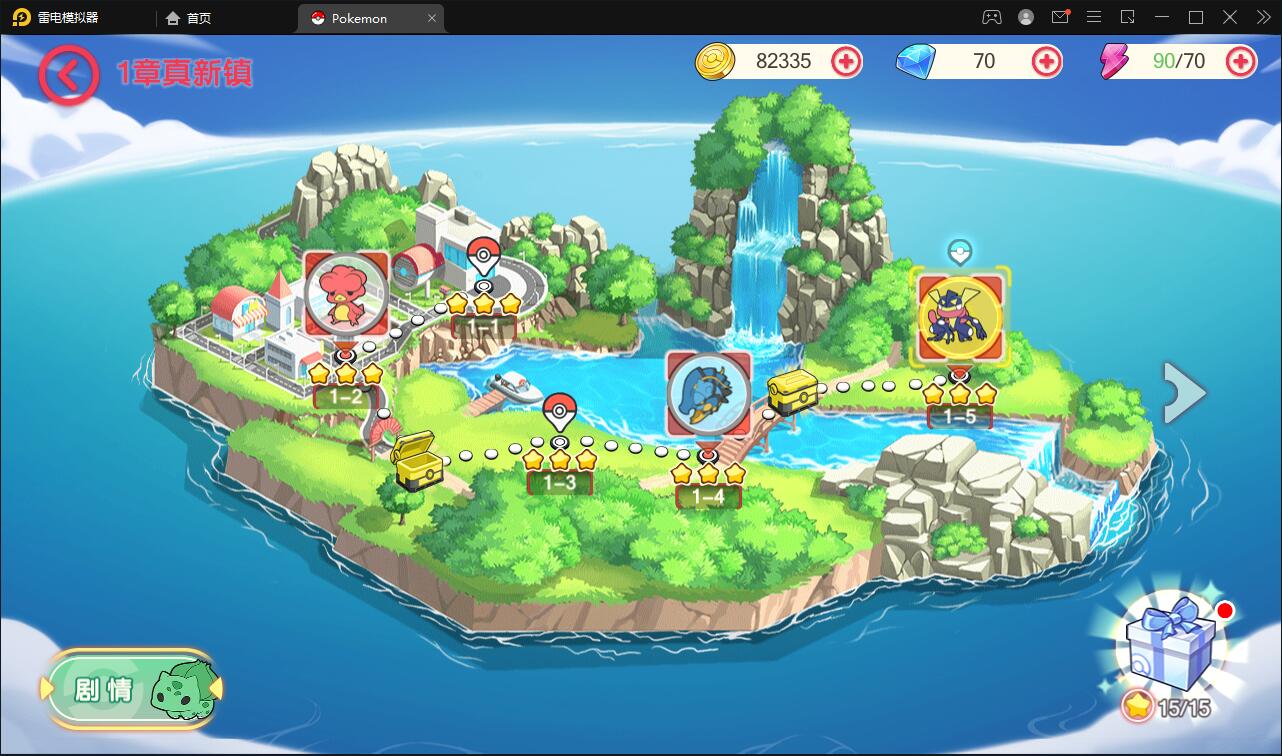Open the treasure chest on the wooden bridge
The width and height of the screenshot is (1282, 756).
(x=793, y=392)
